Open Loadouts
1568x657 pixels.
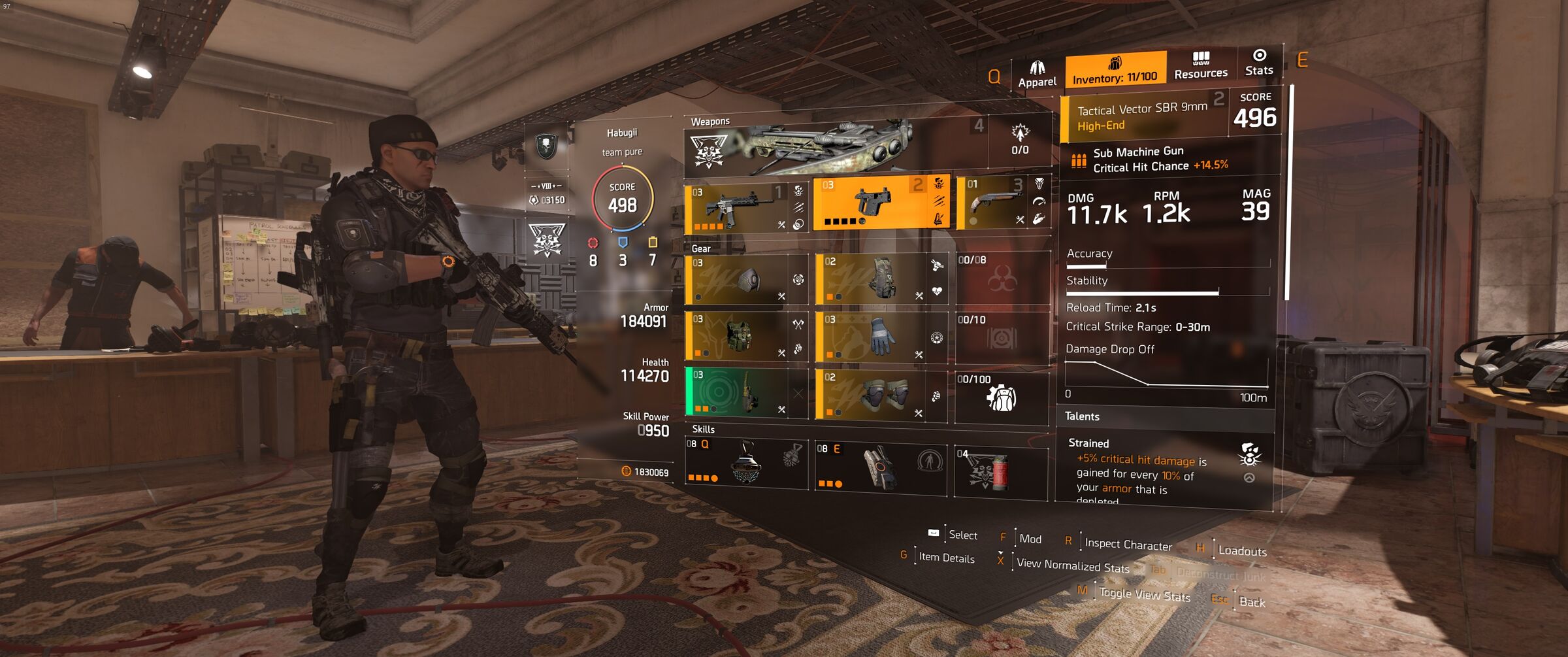point(1241,550)
